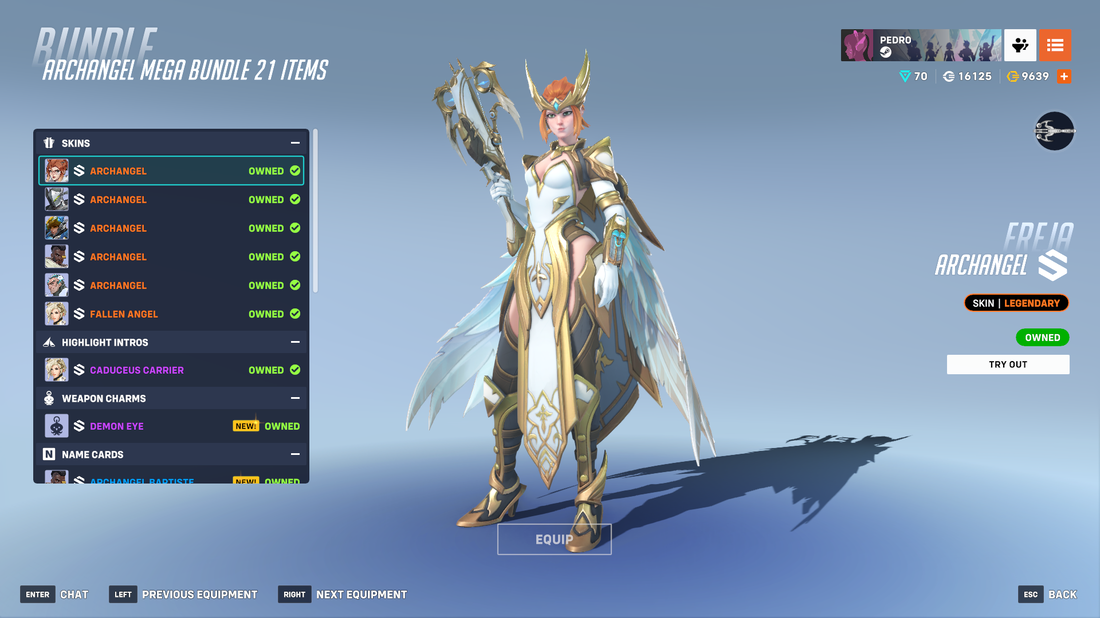Screen dimensions: 1100x618
Task: Add more coins with the plus button
Action: [1064, 76]
